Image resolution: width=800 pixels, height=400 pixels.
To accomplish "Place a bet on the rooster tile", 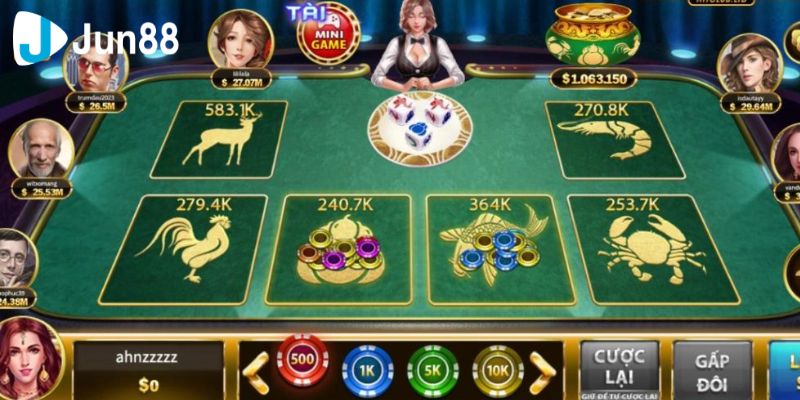I will click(187, 247).
